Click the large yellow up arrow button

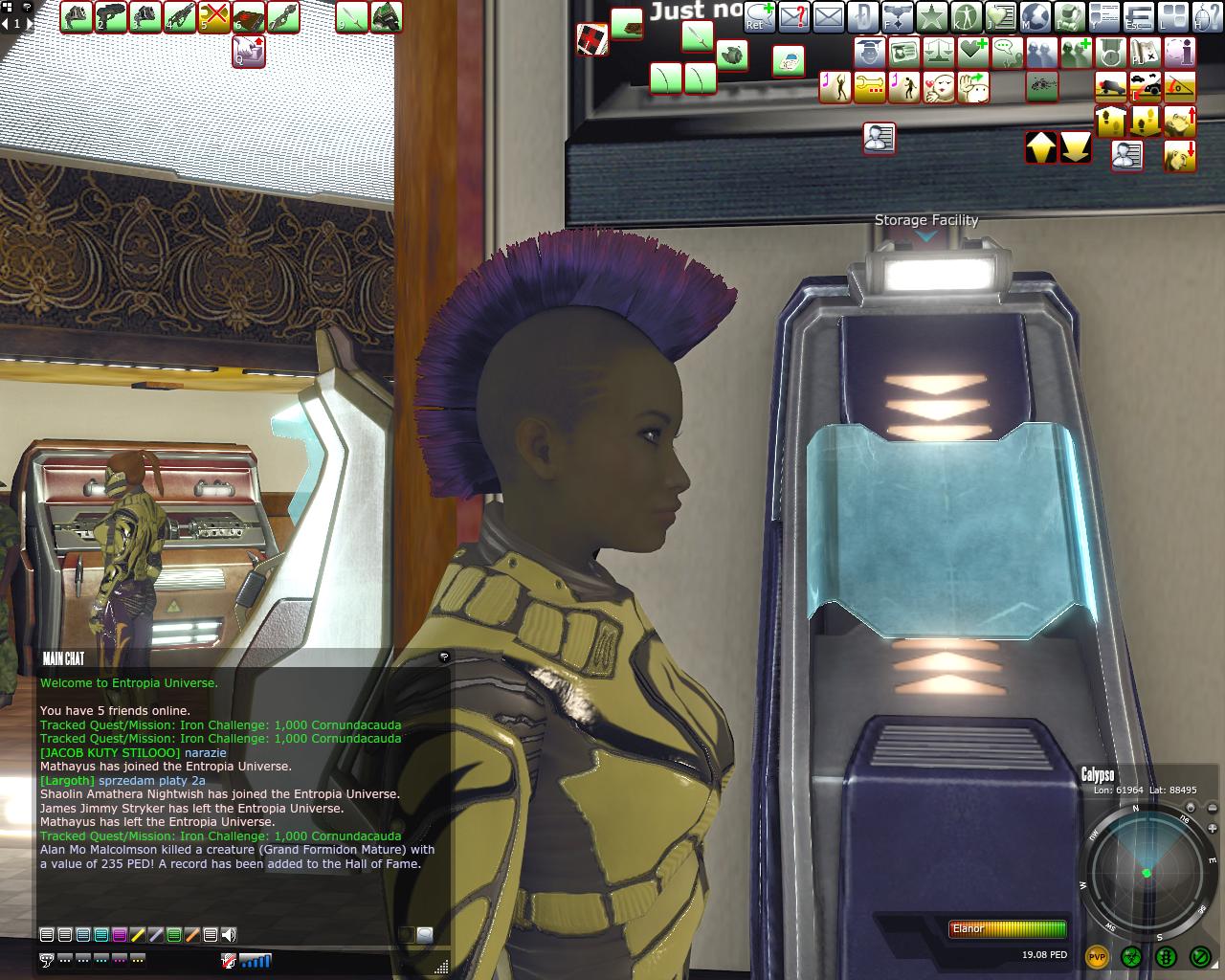point(1041,147)
